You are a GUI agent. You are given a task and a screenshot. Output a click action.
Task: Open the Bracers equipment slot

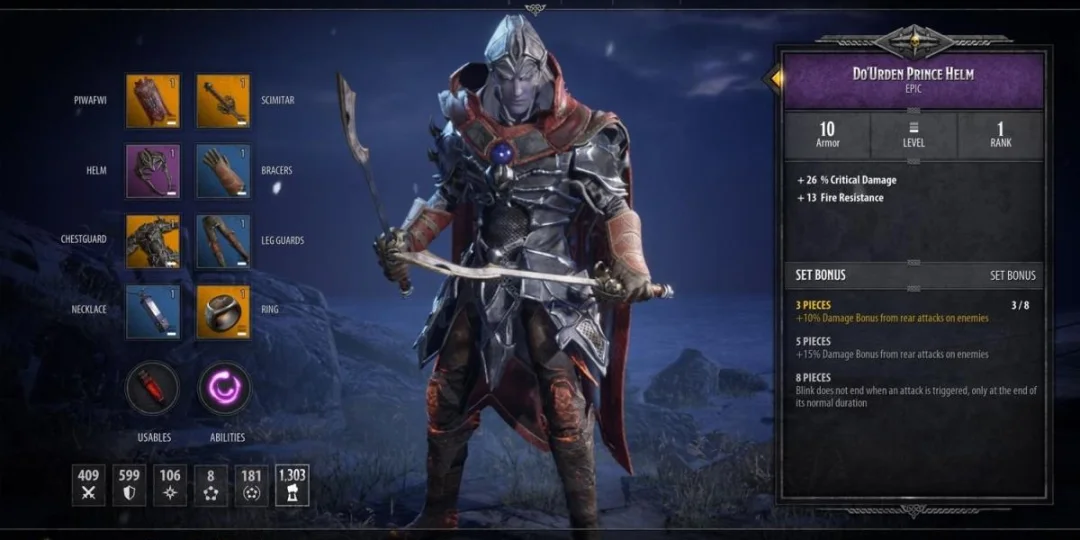[x=223, y=170]
